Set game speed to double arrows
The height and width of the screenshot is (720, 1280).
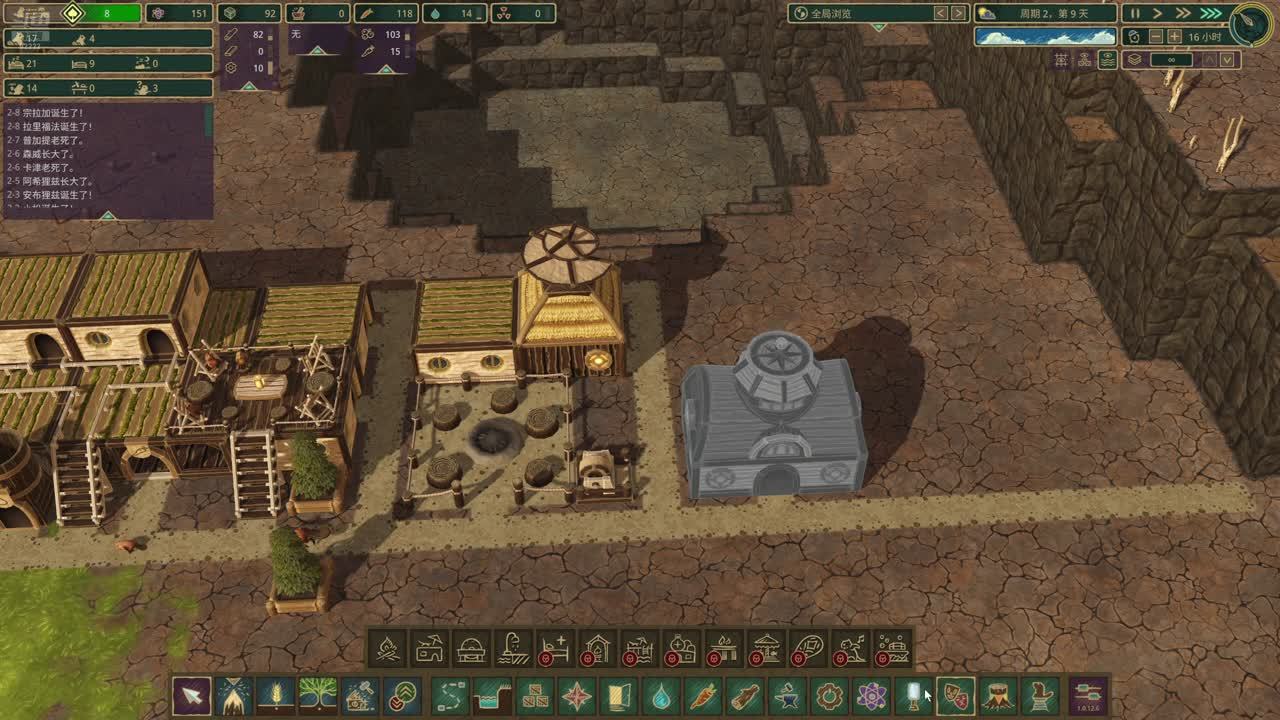pyautogui.click(x=1183, y=13)
